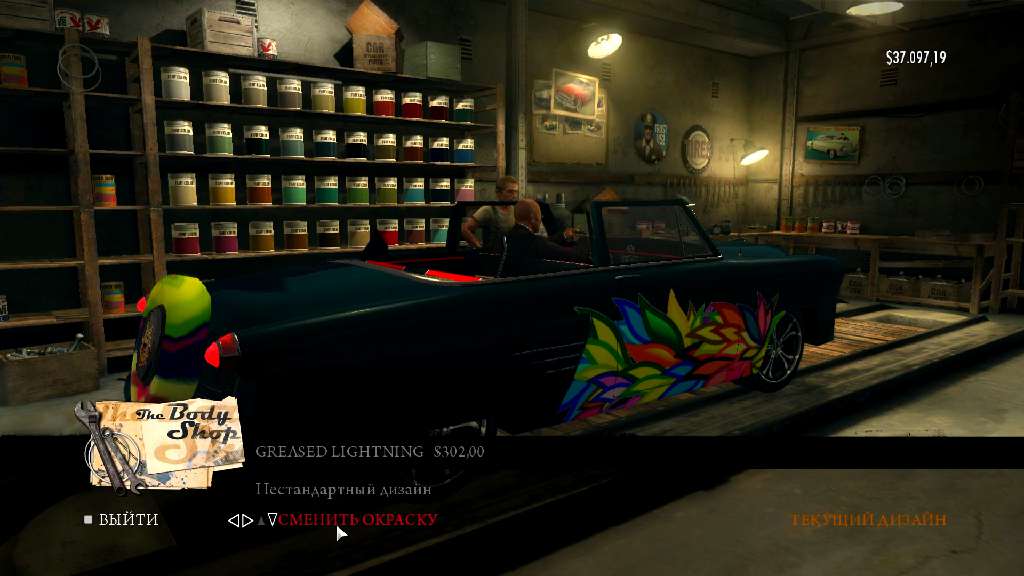Click the right arrow to next design
The image size is (1024, 576).
click(x=247, y=520)
